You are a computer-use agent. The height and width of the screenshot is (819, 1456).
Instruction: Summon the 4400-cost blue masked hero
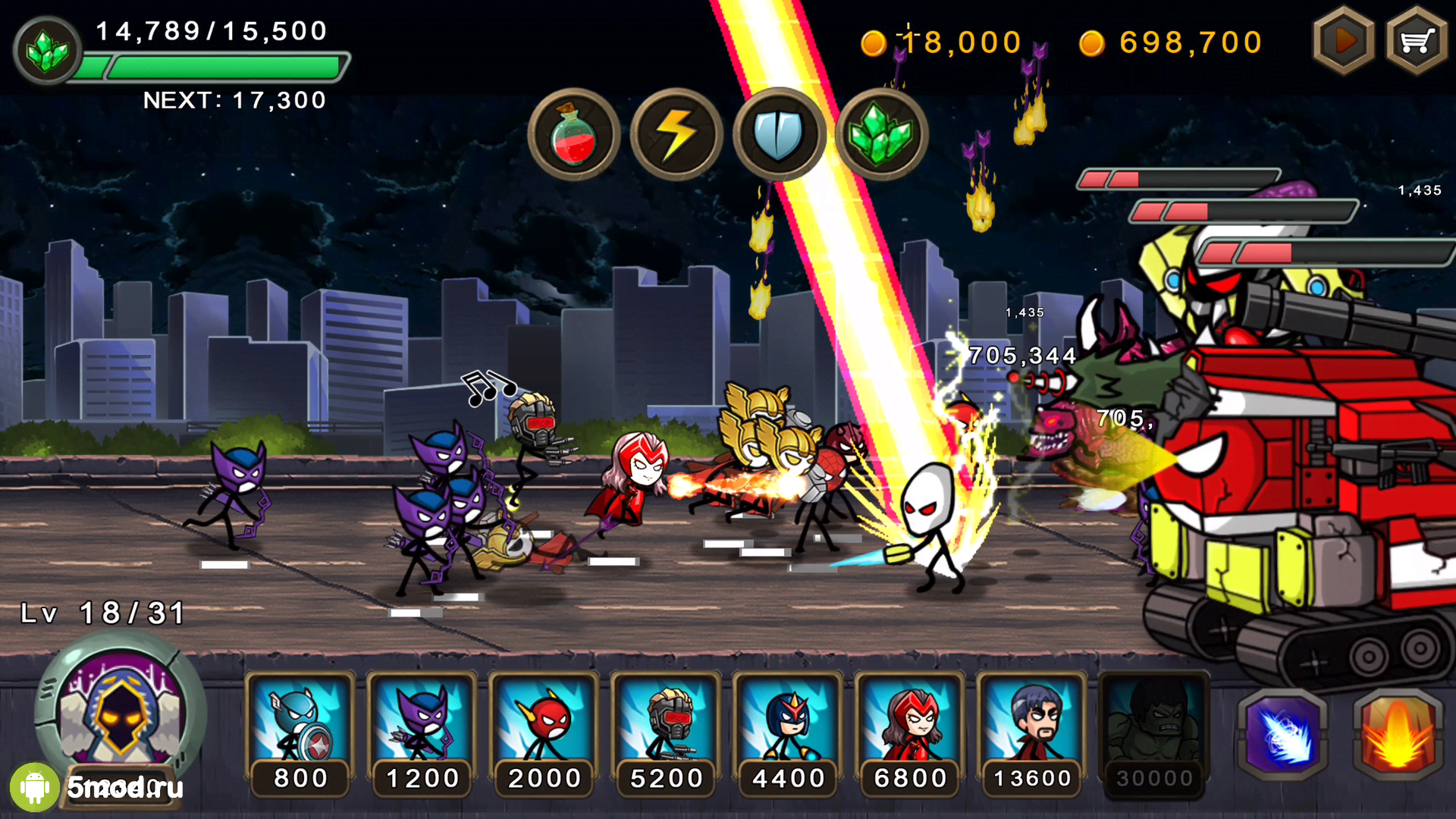click(789, 732)
